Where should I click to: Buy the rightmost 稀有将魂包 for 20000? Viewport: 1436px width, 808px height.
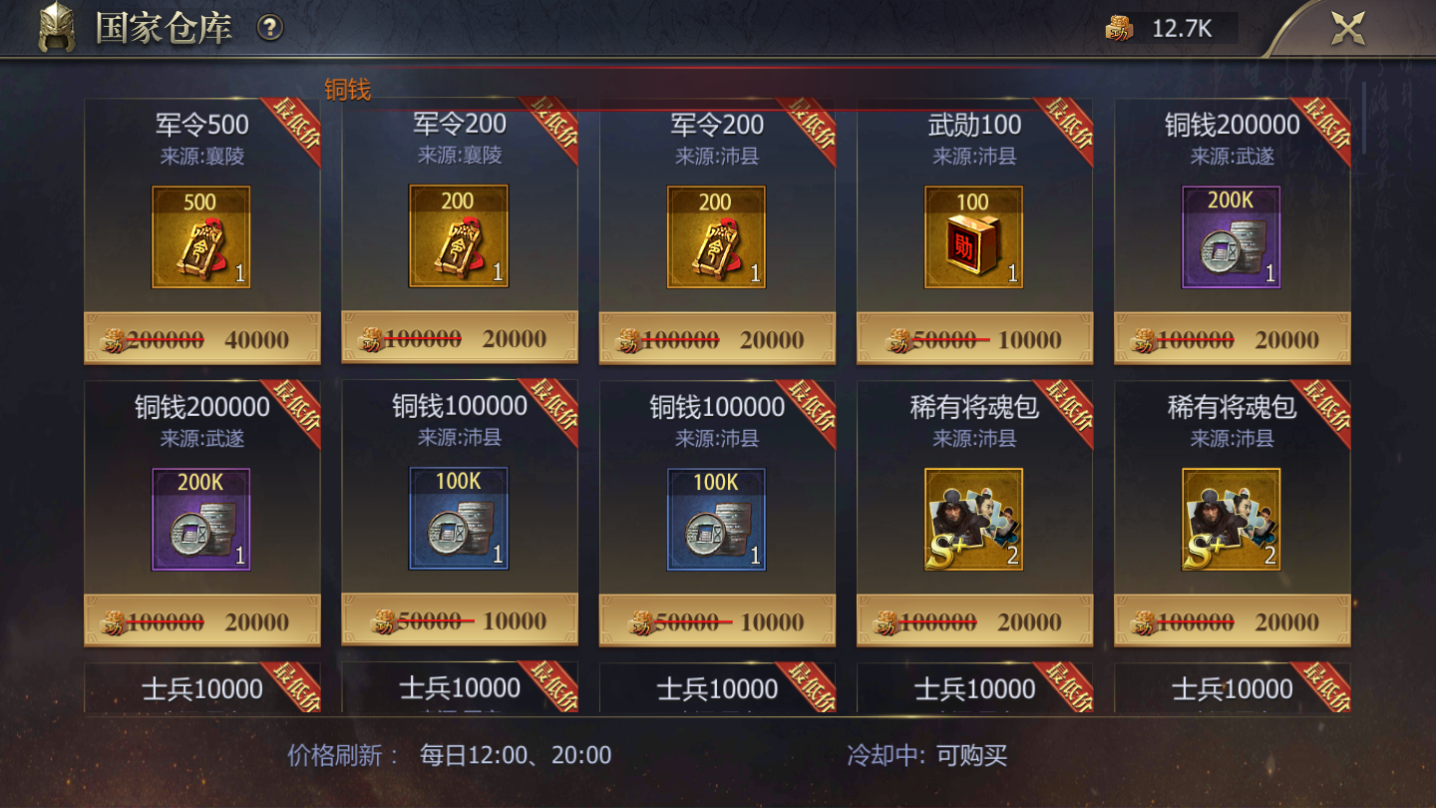click(x=1230, y=619)
